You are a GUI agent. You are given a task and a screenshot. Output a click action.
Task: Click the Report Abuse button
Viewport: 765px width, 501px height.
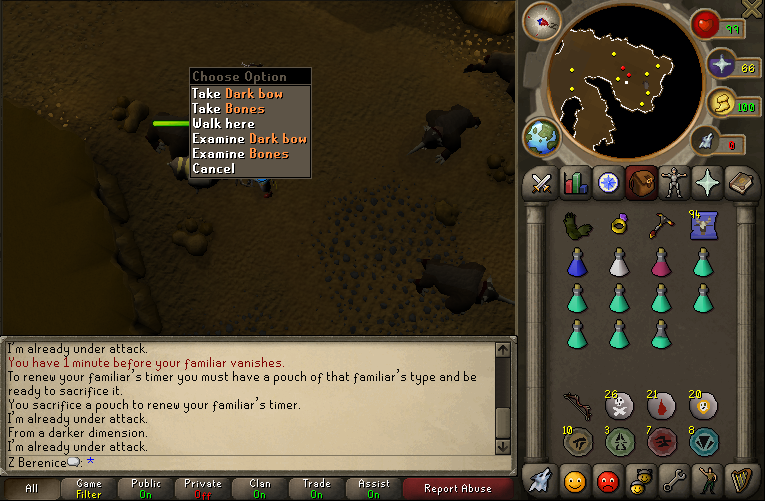[x=458, y=488]
